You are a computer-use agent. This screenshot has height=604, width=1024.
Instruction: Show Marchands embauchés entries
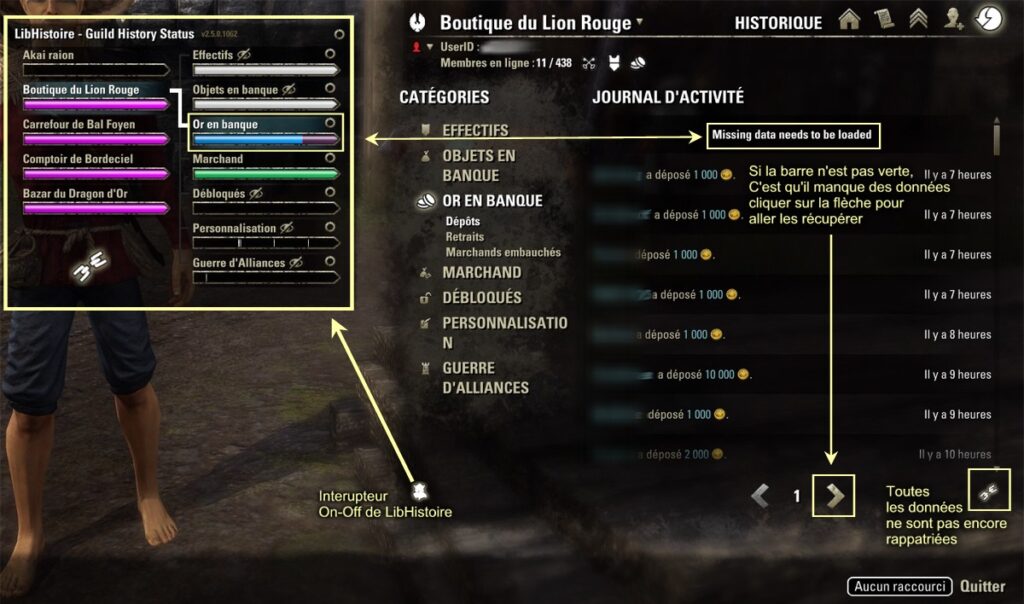point(503,252)
